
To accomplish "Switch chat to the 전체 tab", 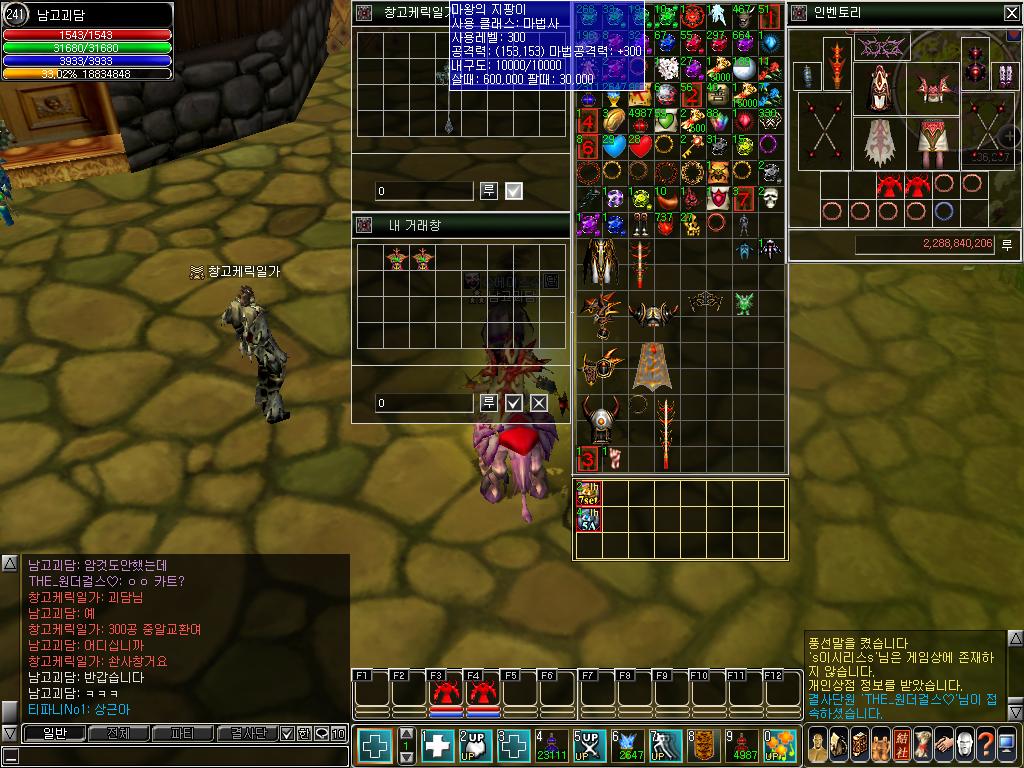I will point(119,733).
